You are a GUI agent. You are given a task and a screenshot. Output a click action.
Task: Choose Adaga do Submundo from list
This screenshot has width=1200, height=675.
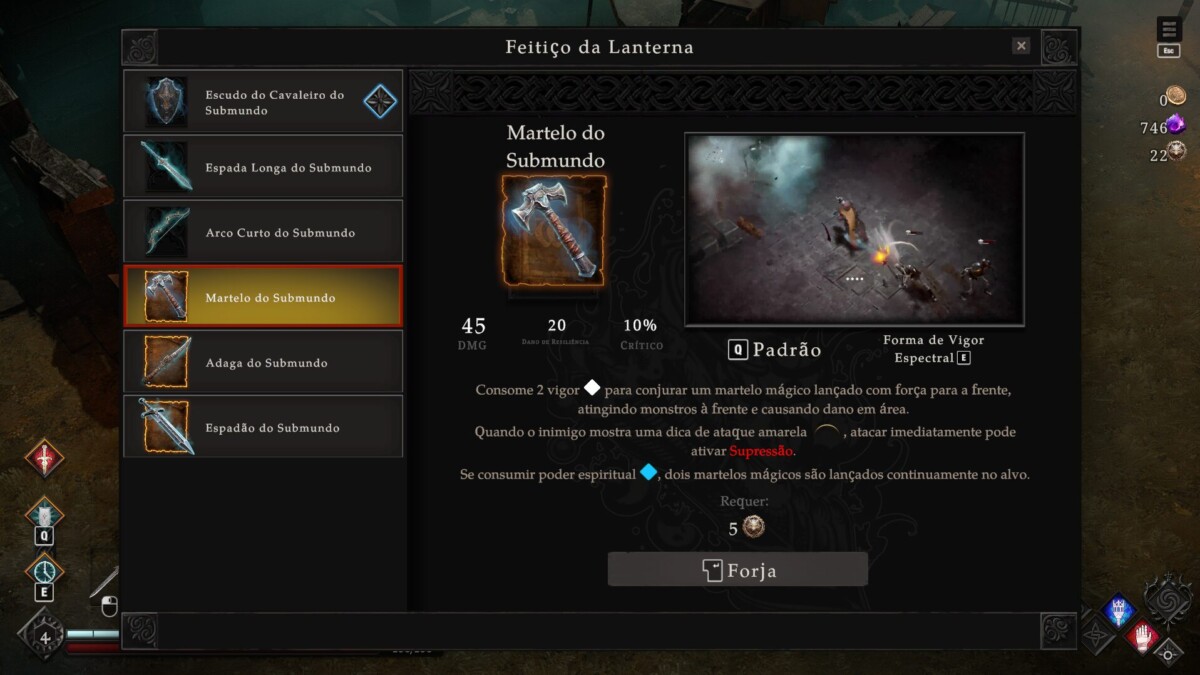263,362
